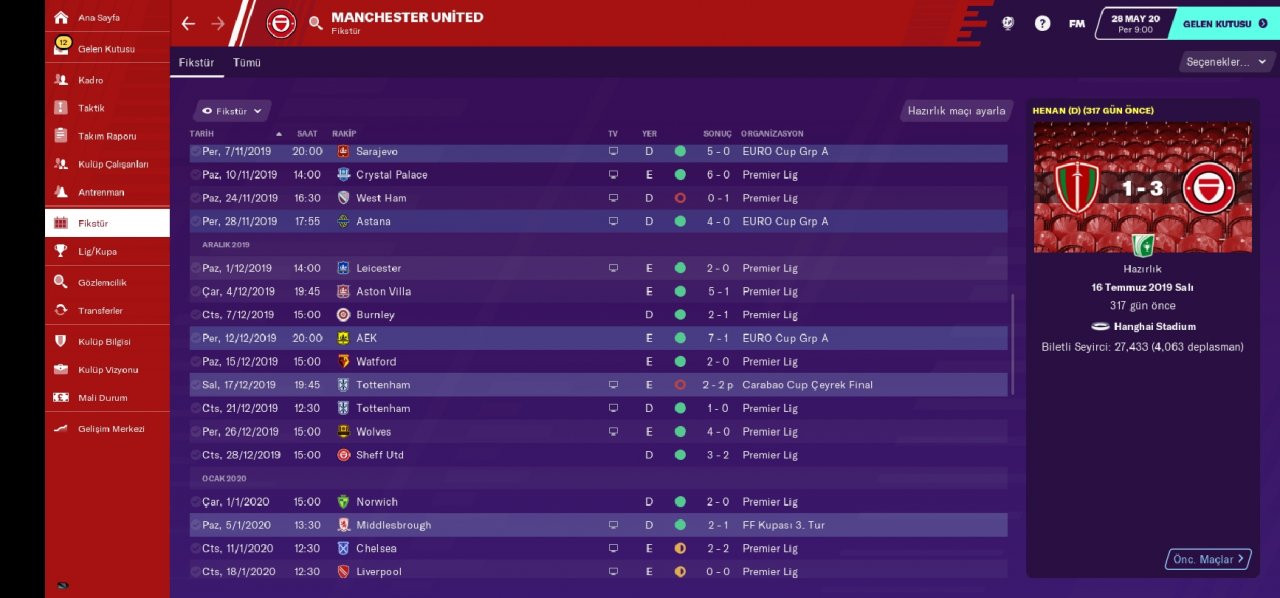This screenshot has width=1280, height=598.
Task: Click Hazırlık maçı ayarla button
Action: point(956,111)
